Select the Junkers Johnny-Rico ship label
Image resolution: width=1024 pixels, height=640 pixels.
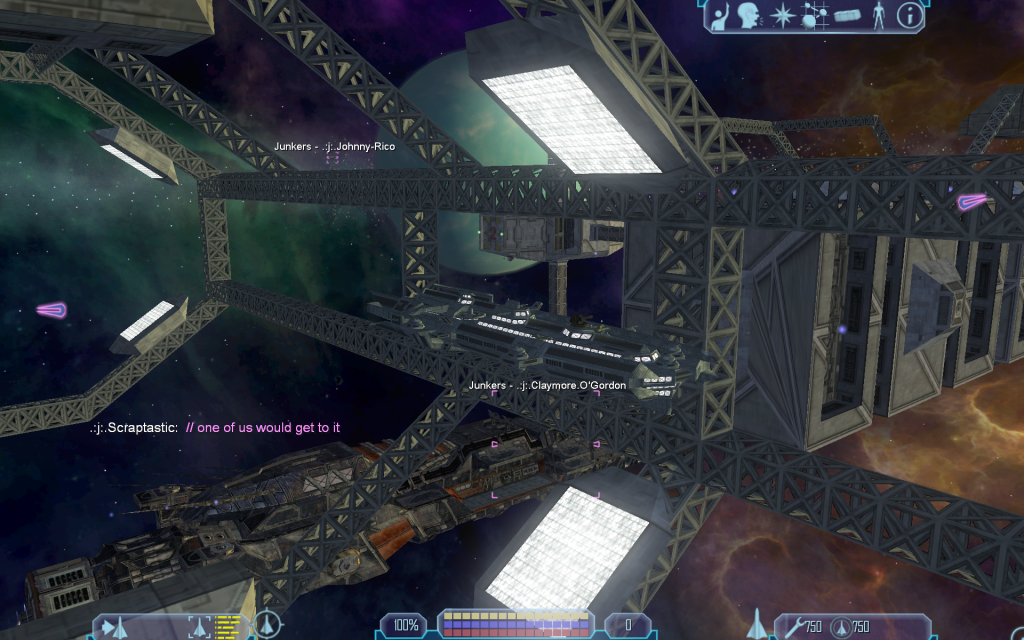[334, 147]
